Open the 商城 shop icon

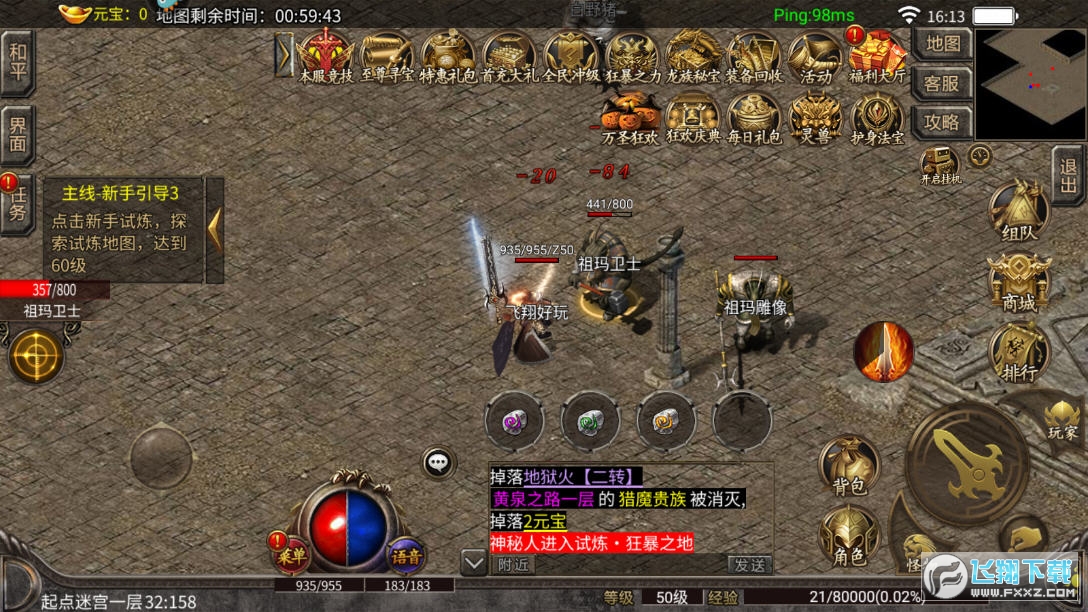(x=1018, y=283)
